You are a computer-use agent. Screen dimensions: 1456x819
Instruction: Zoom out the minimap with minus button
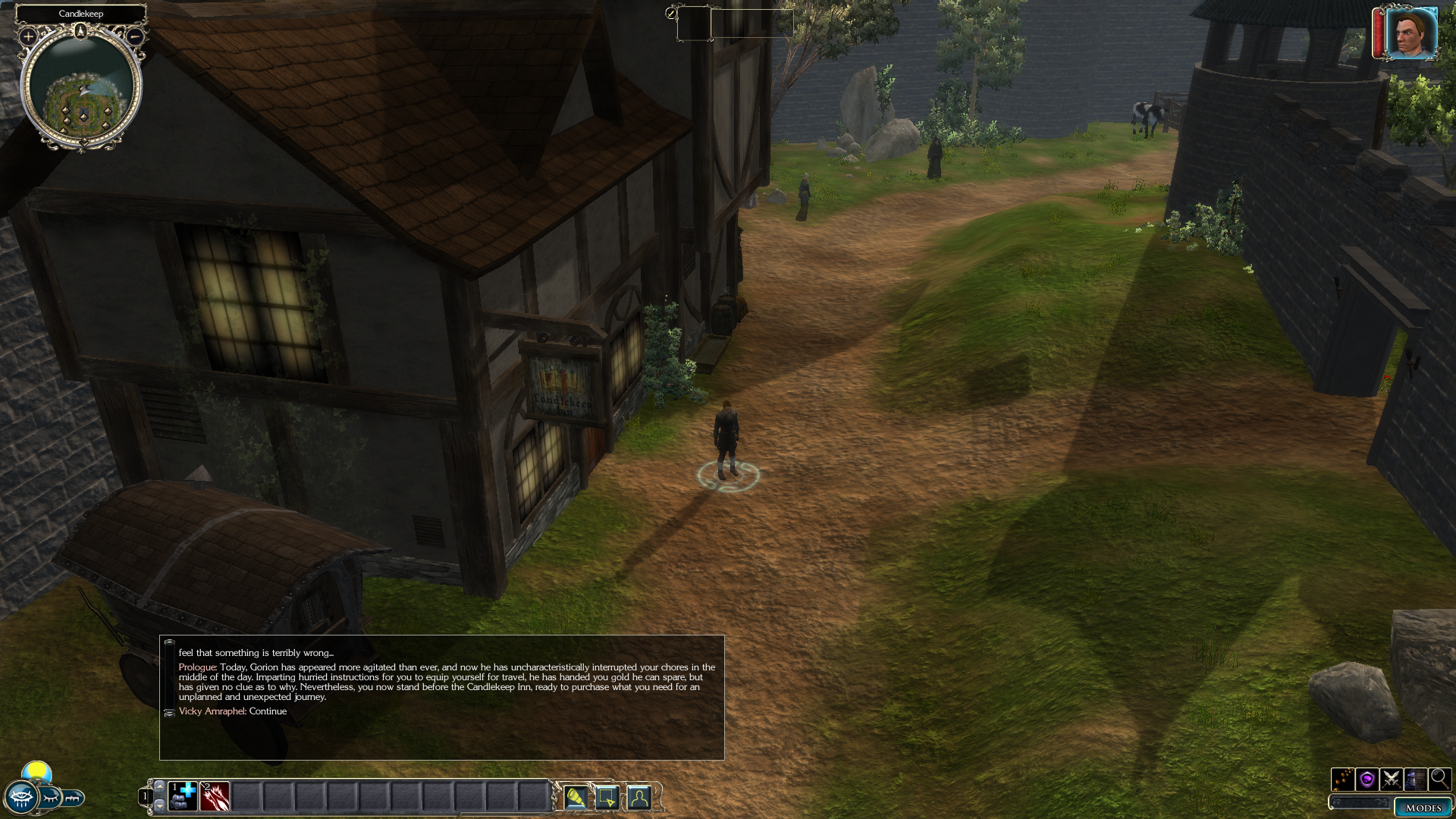[x=135, y=36]
